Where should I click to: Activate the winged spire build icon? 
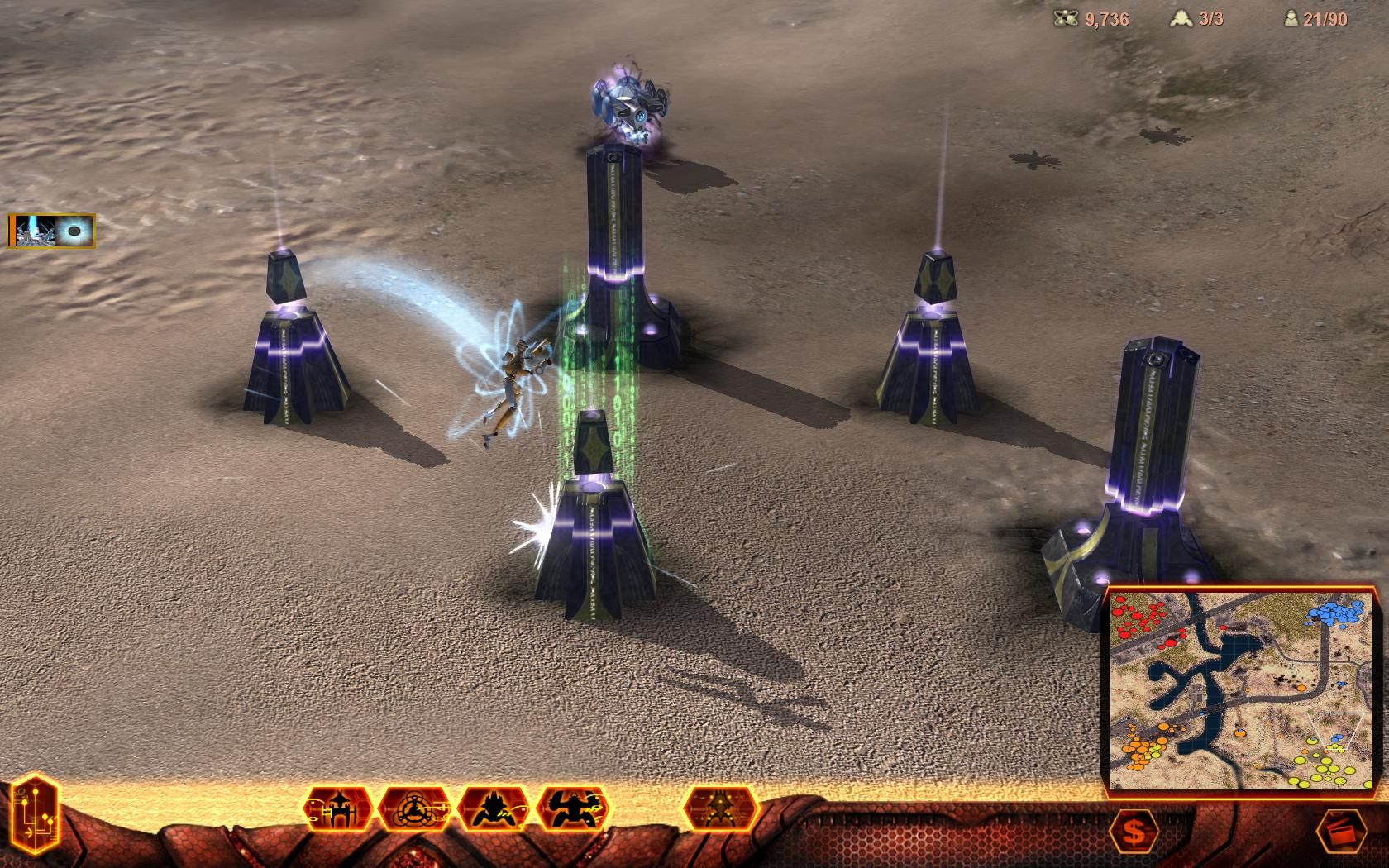pos(721,808)
